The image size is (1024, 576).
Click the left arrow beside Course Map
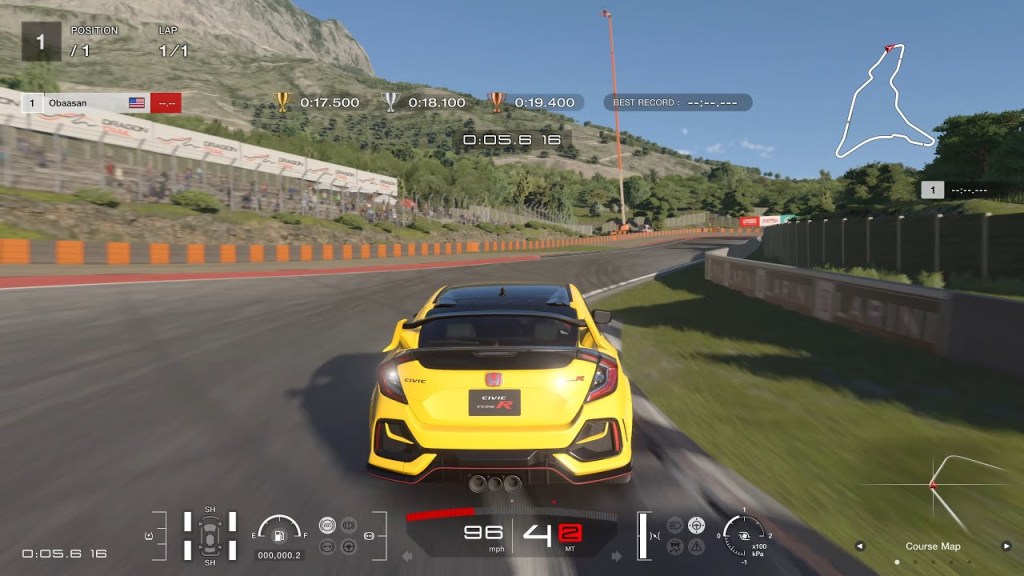859,546
